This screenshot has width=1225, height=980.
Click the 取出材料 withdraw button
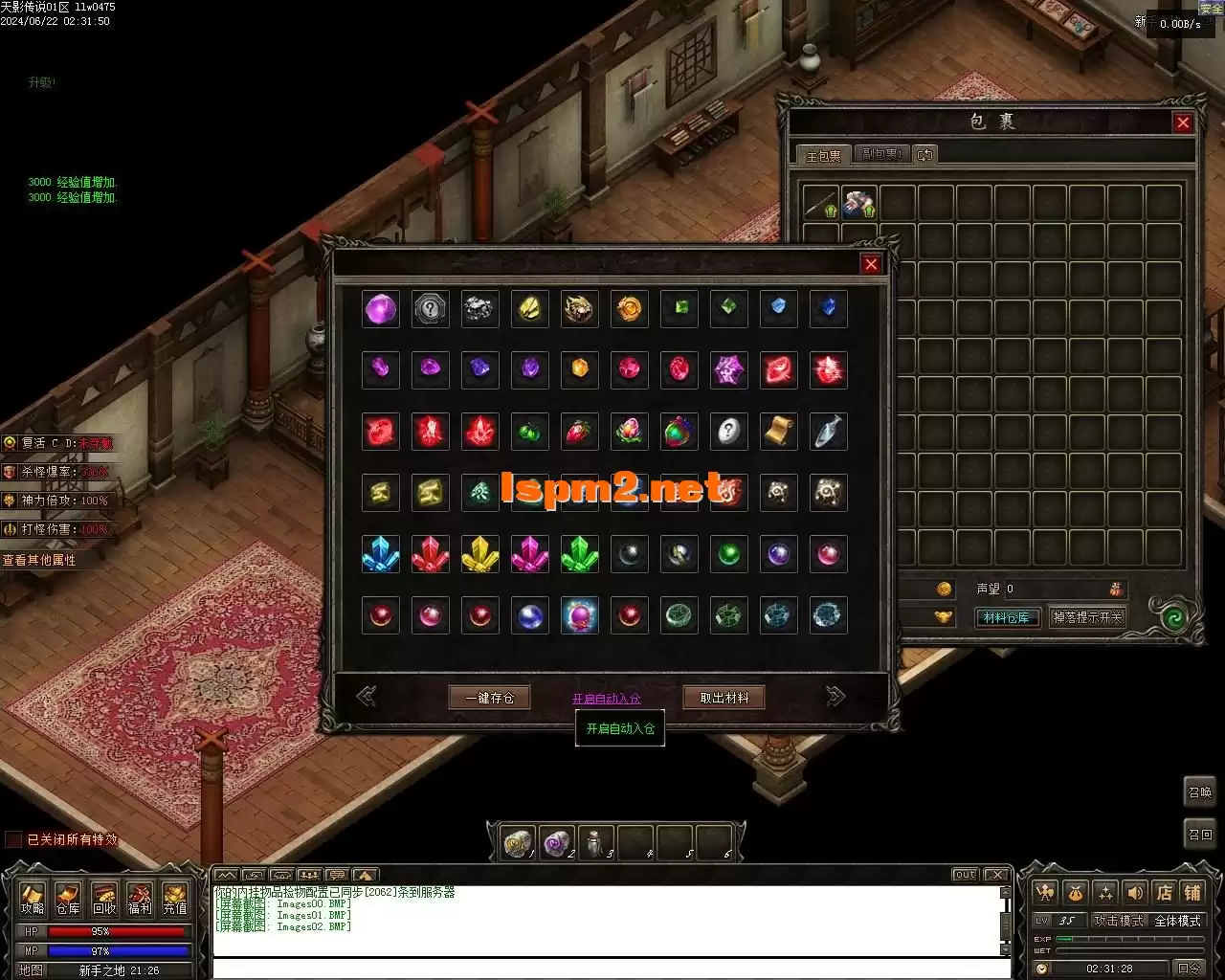pos(724,698)
